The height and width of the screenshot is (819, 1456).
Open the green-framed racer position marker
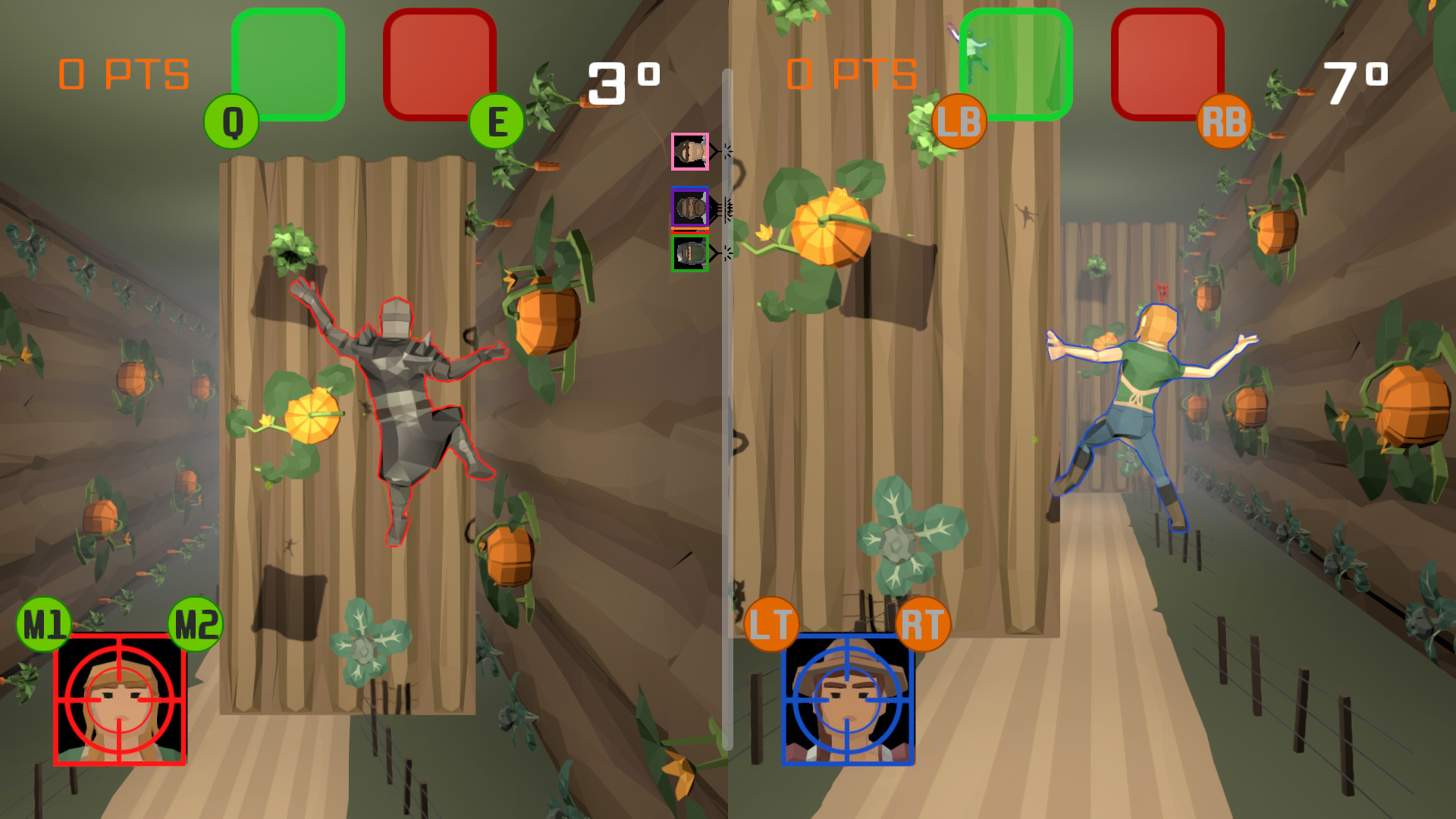click(x=689, y=253)
